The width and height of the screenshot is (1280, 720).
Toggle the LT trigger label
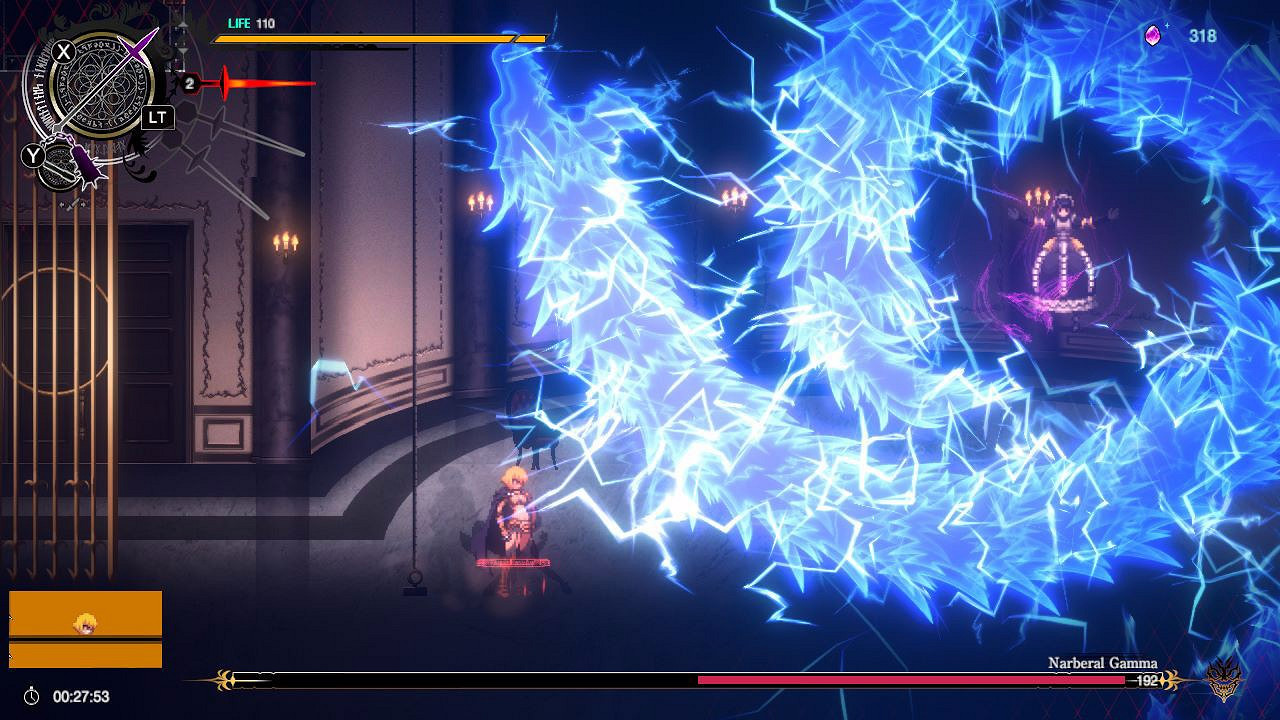(x=157, y=117)
